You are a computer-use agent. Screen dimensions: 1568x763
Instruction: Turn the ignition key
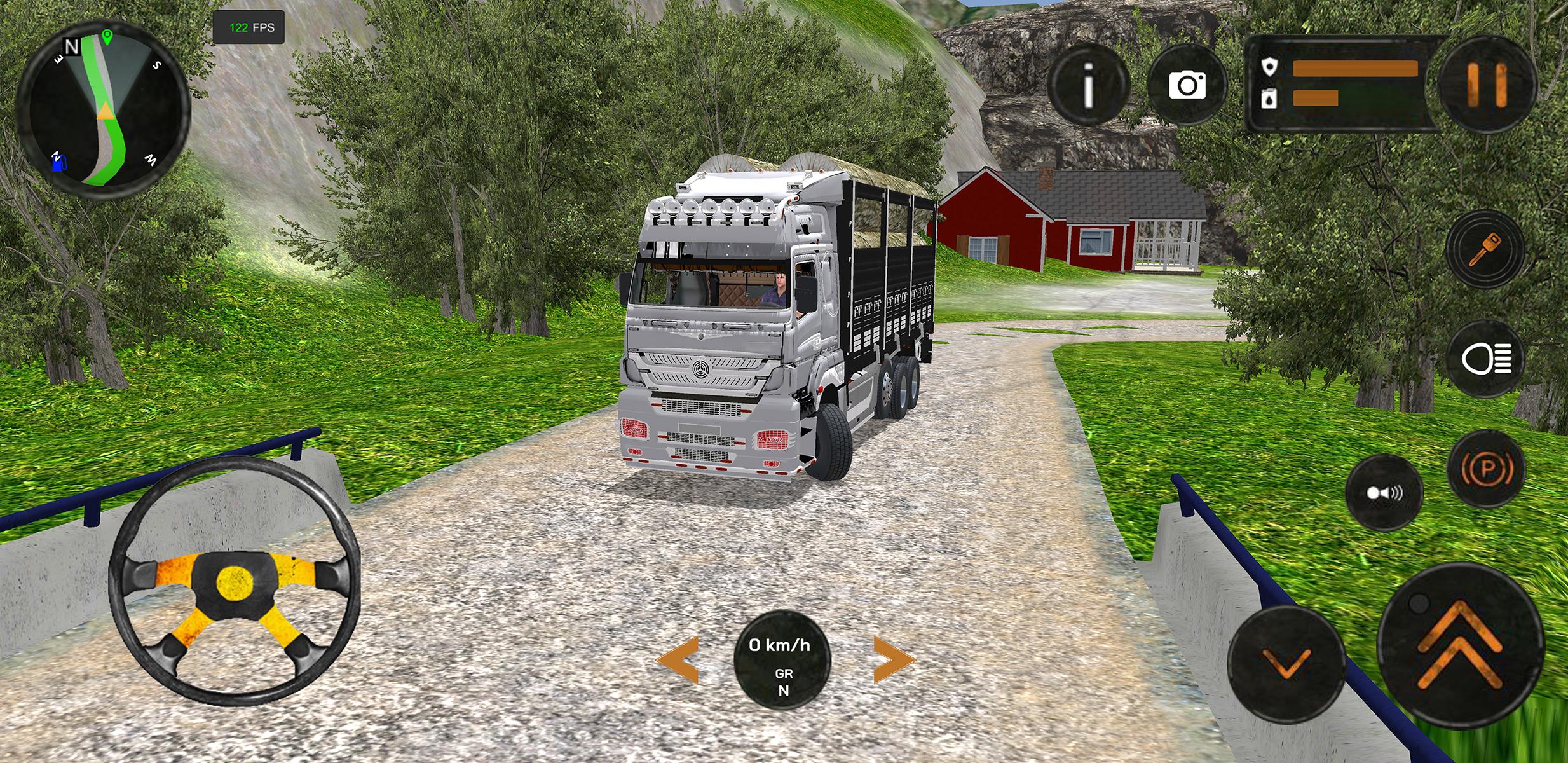tap(1485, 248)
